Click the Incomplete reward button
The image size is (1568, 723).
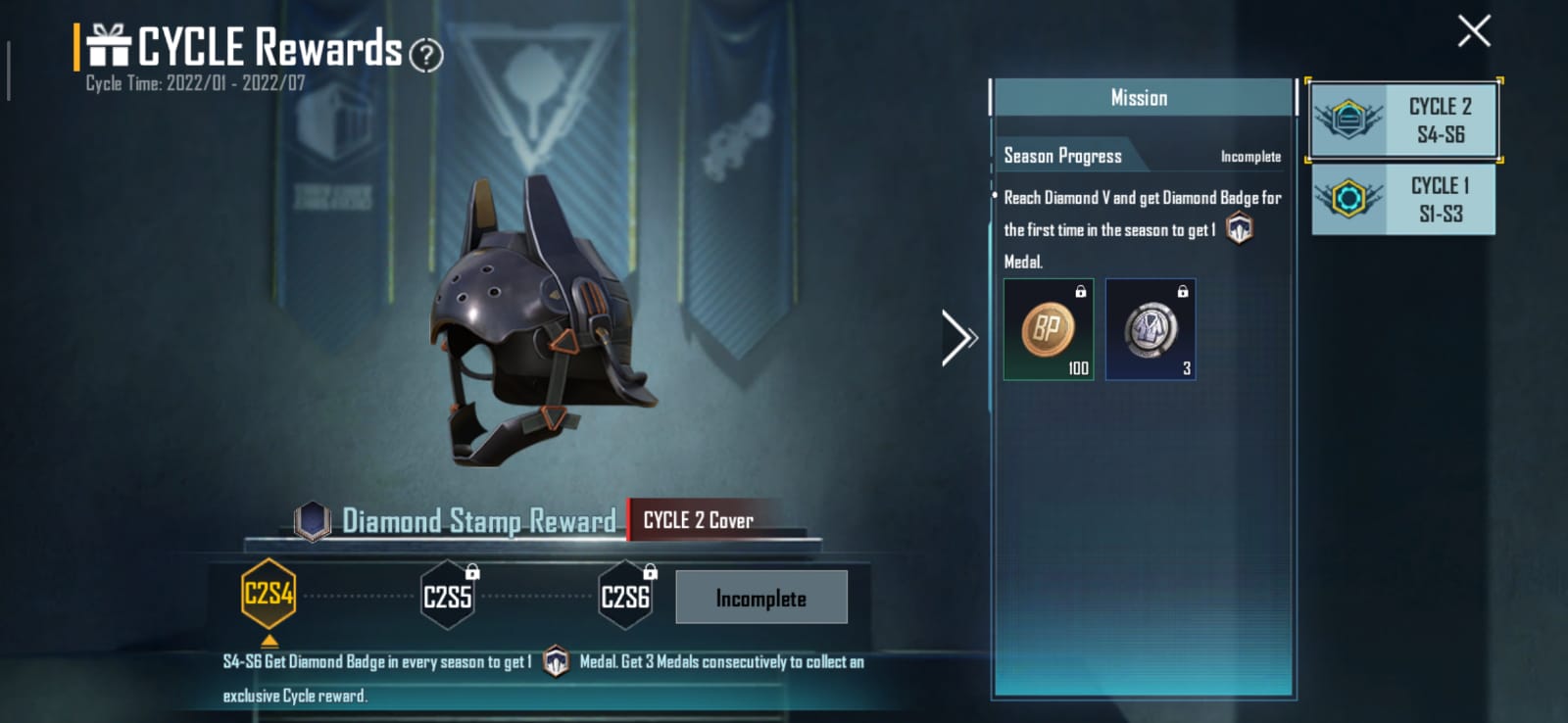[x=760, y=598]
